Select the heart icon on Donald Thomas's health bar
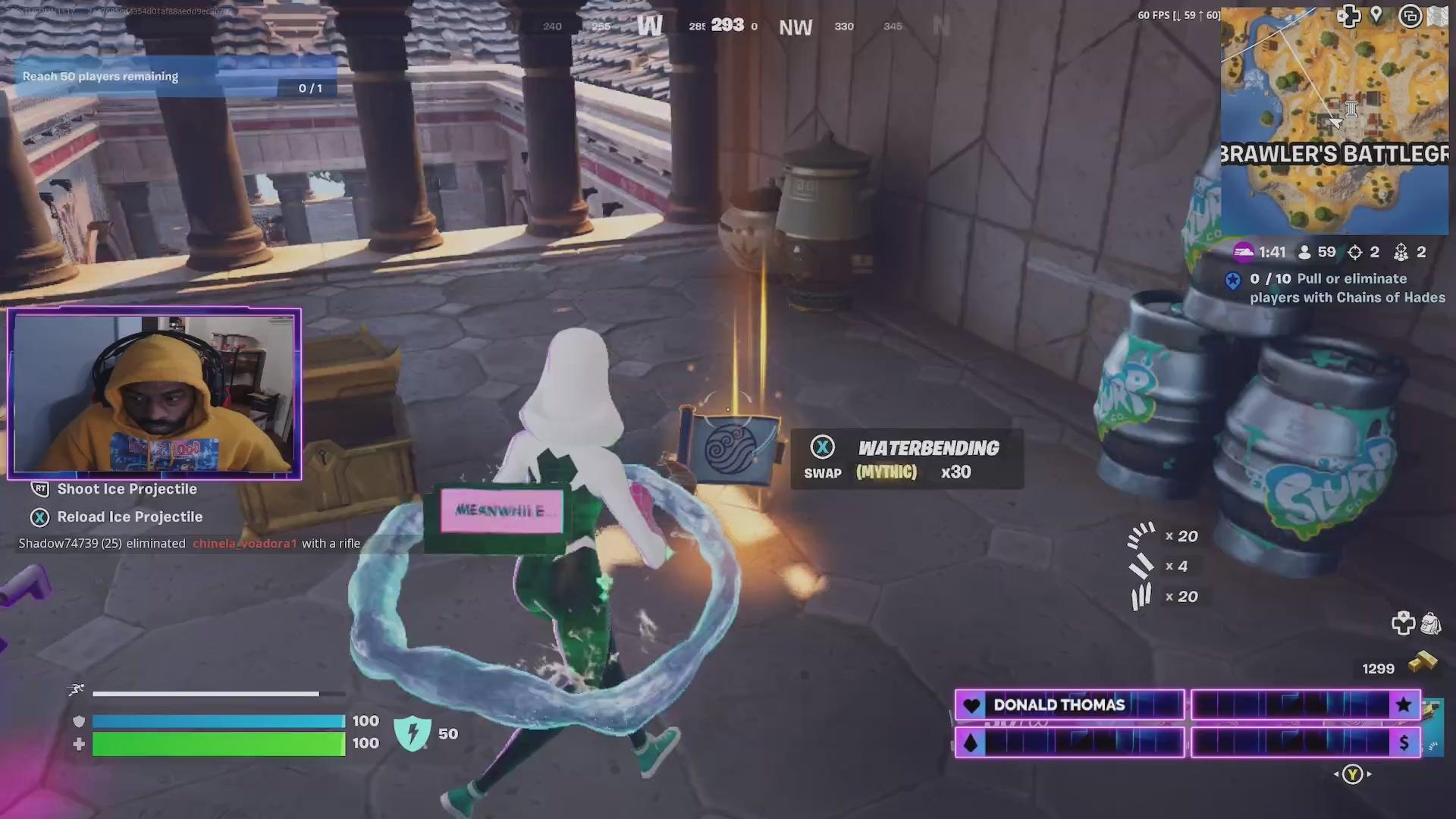1456x819 pixels. click(971, 705)
